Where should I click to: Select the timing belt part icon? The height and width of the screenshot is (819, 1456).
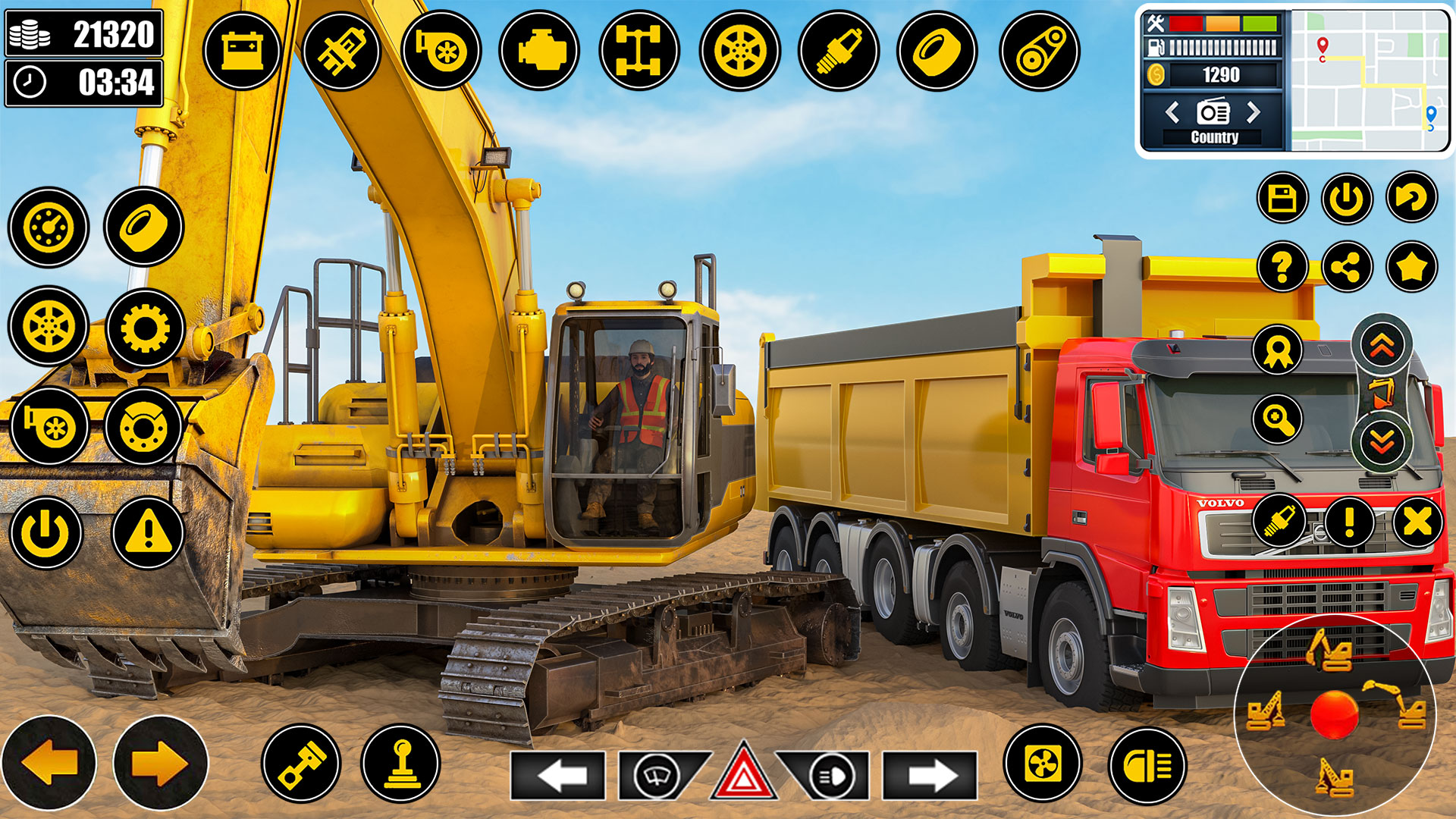[x=1040, y=50]
